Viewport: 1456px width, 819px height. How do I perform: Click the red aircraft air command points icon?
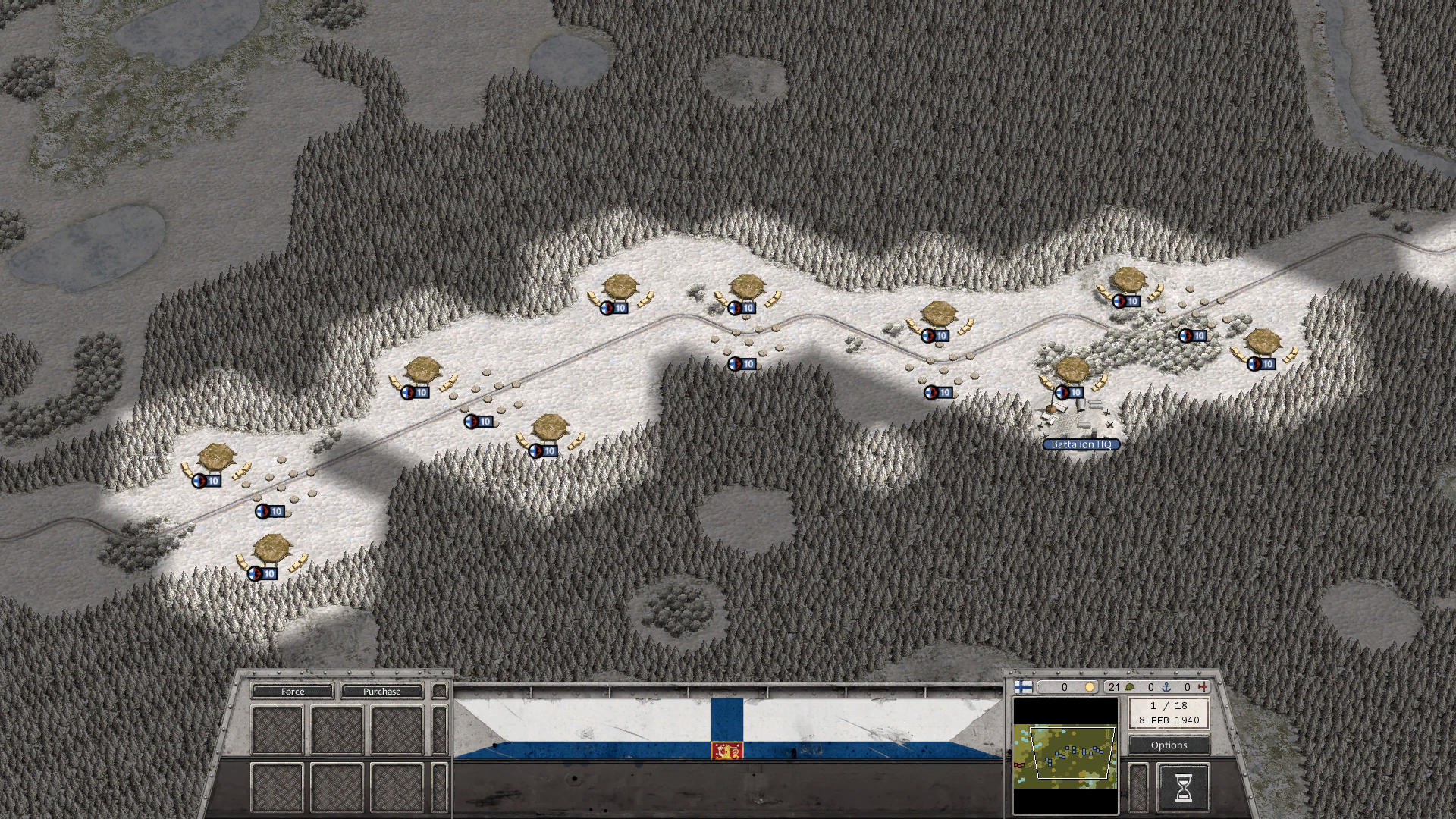(1203, 687)
